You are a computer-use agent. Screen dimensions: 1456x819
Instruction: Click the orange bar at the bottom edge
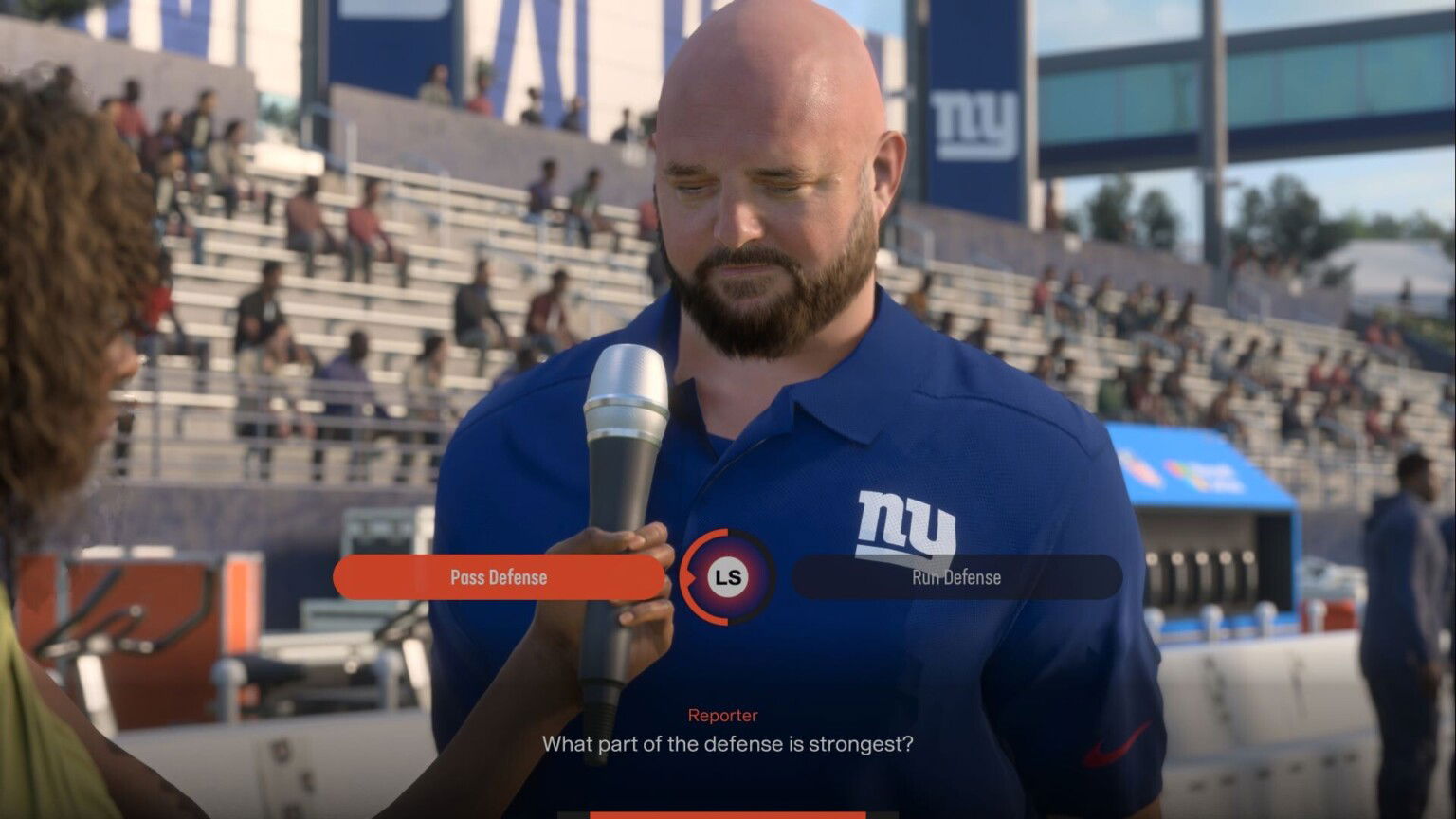point(728,815)
